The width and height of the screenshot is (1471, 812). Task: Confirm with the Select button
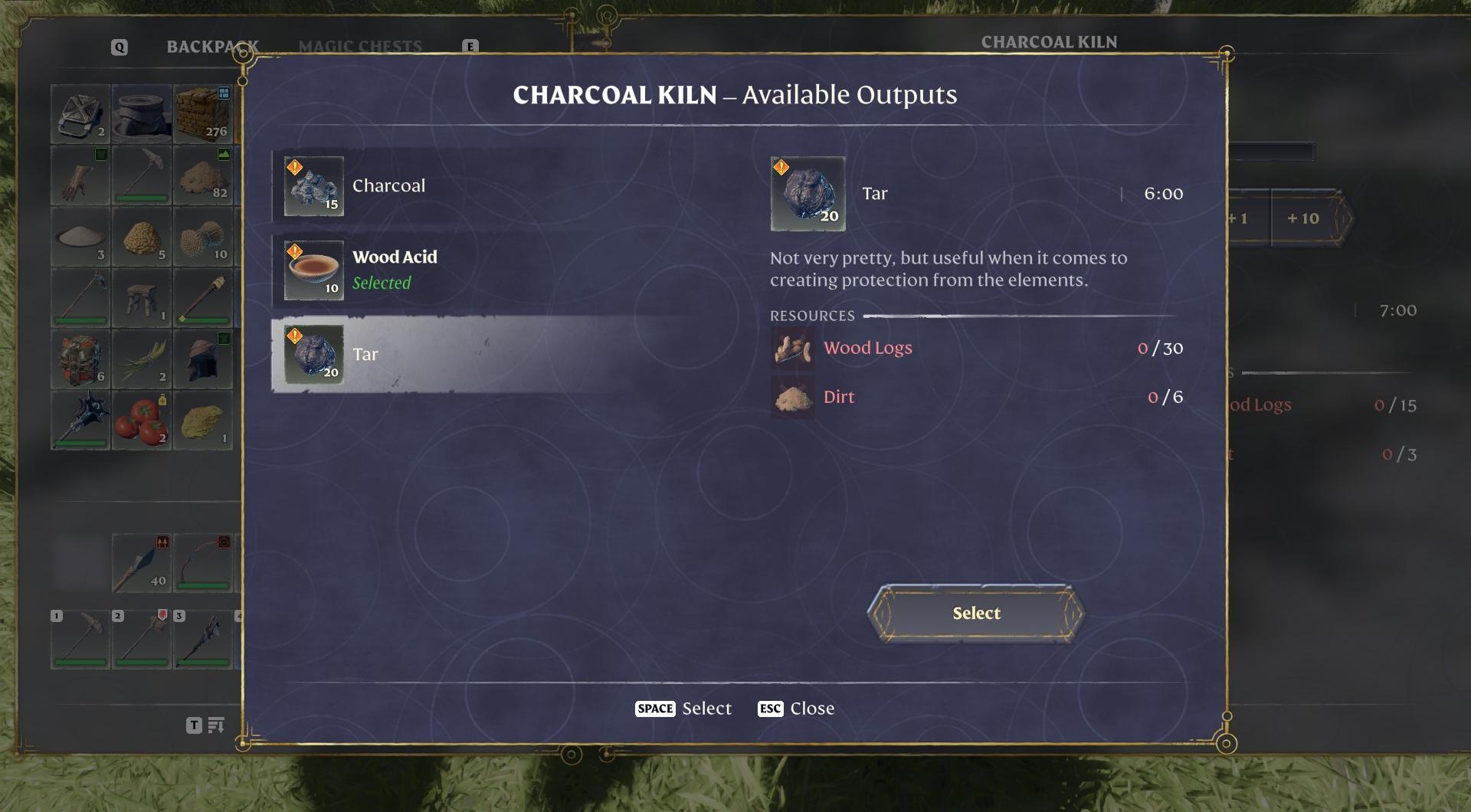[975, 613]
